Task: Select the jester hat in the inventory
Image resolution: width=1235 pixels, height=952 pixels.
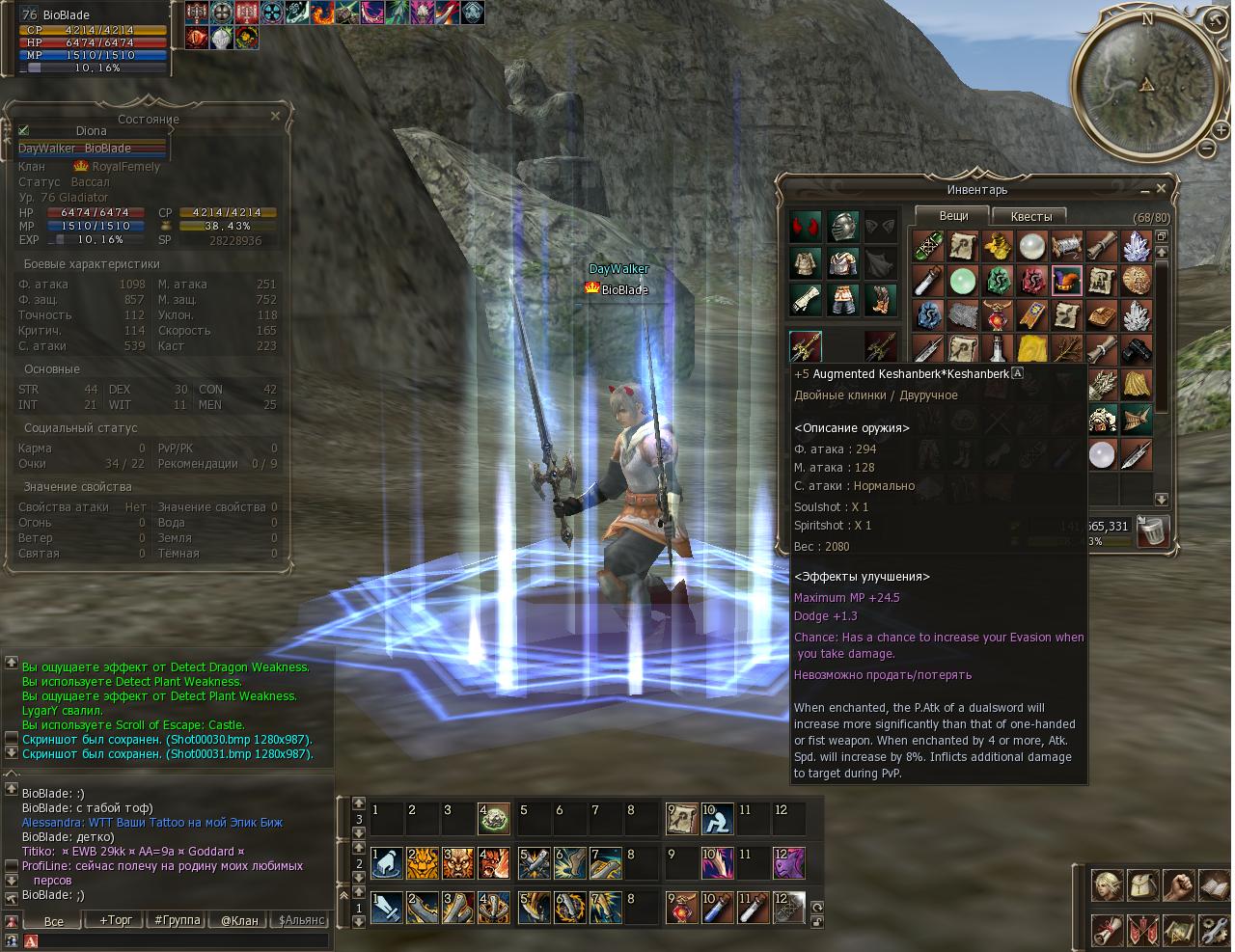Action: click(x=1066, y=281)
